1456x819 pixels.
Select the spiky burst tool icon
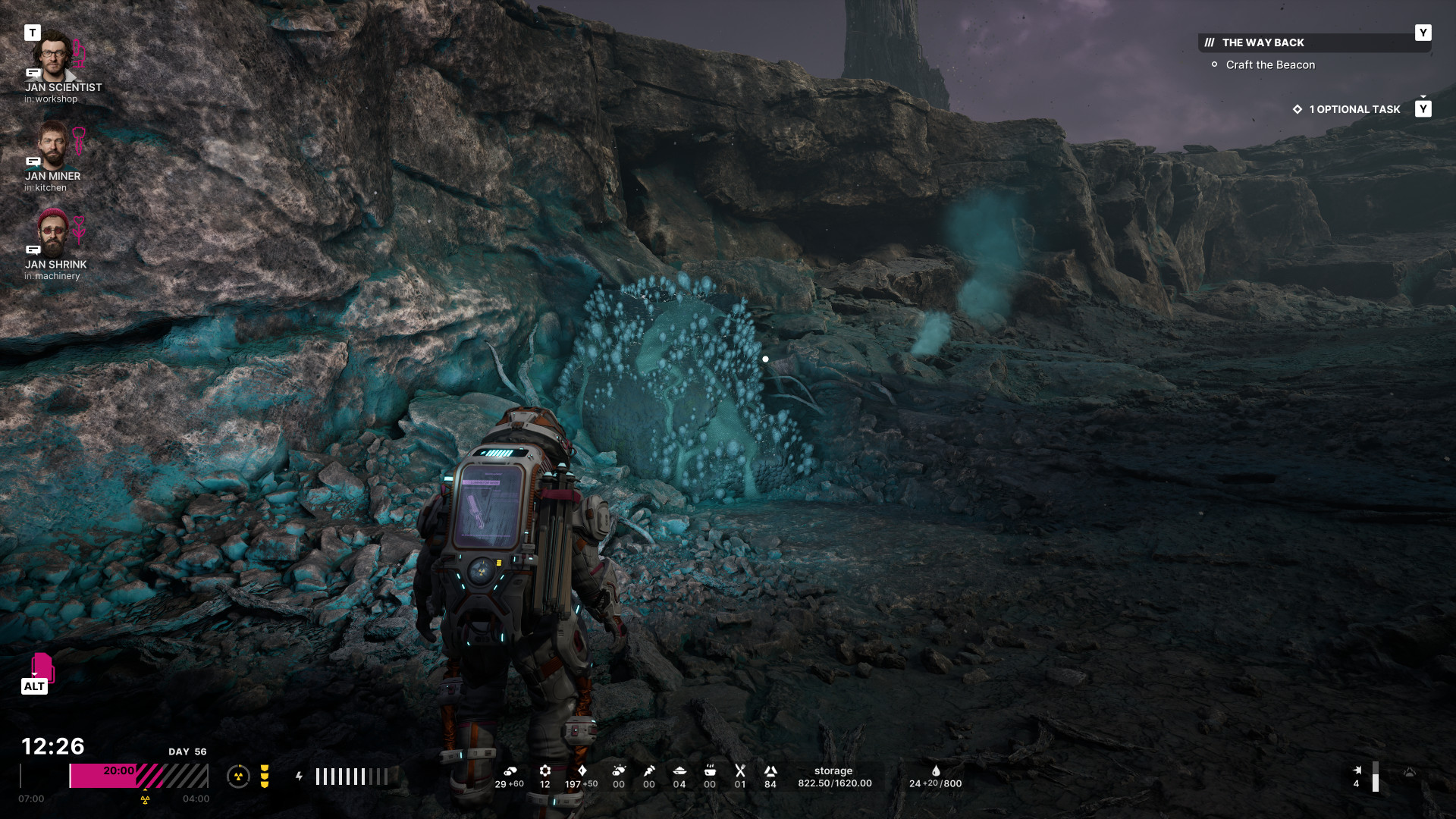(x=619, y=771)
